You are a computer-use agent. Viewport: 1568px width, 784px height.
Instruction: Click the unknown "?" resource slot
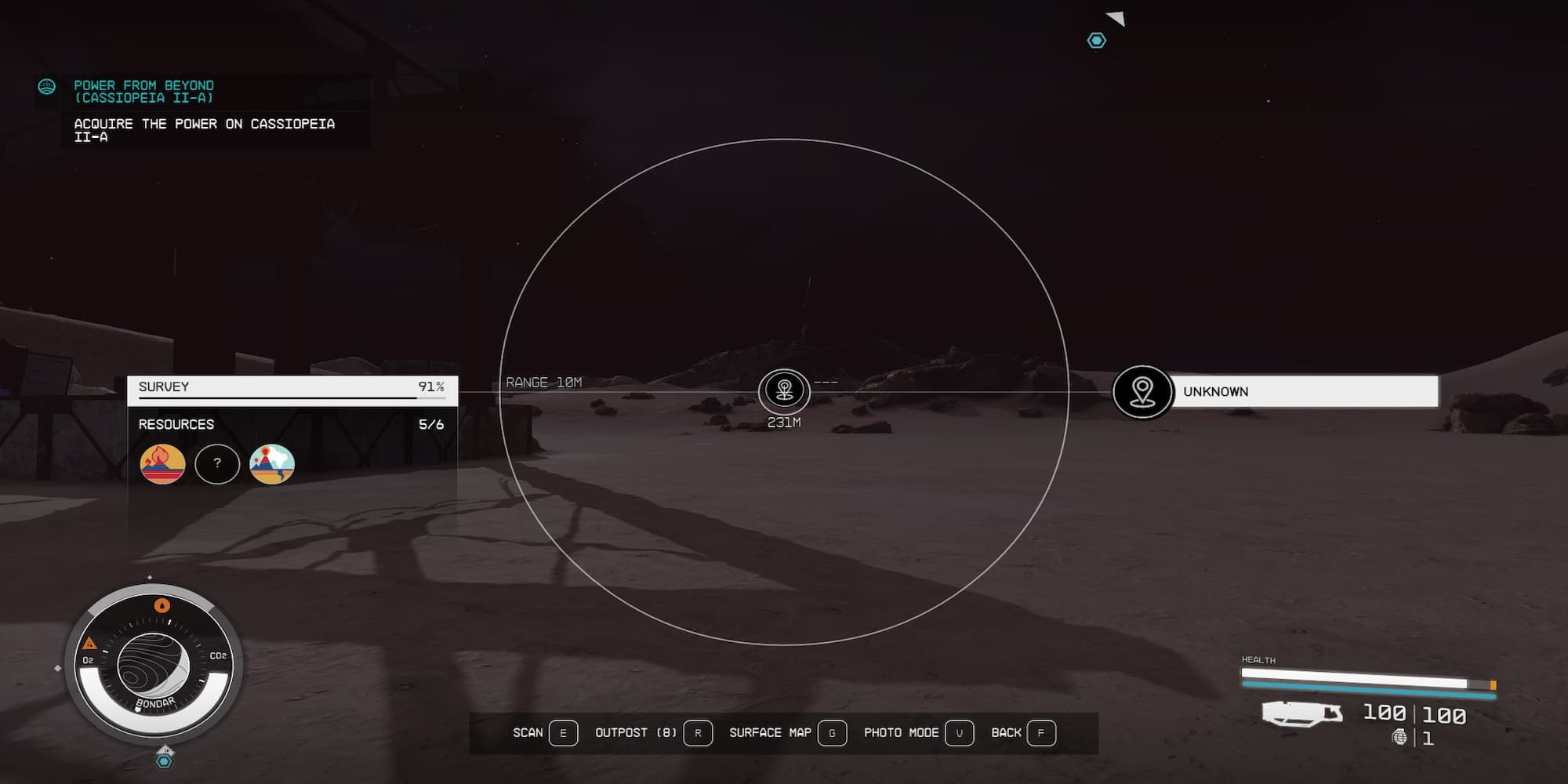(217, 463)
